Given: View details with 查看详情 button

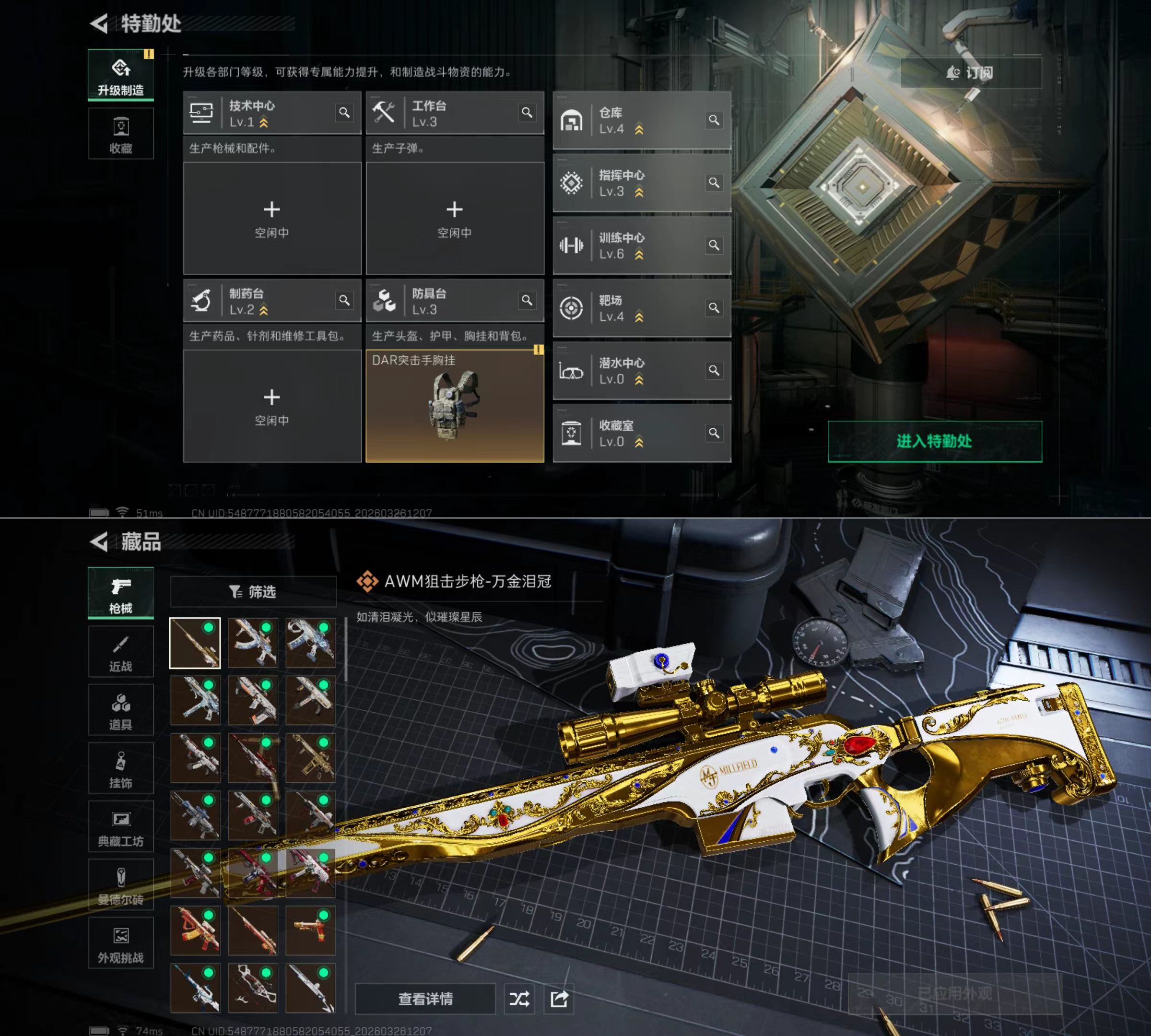Looking at the screenshot, I should 425,999.
